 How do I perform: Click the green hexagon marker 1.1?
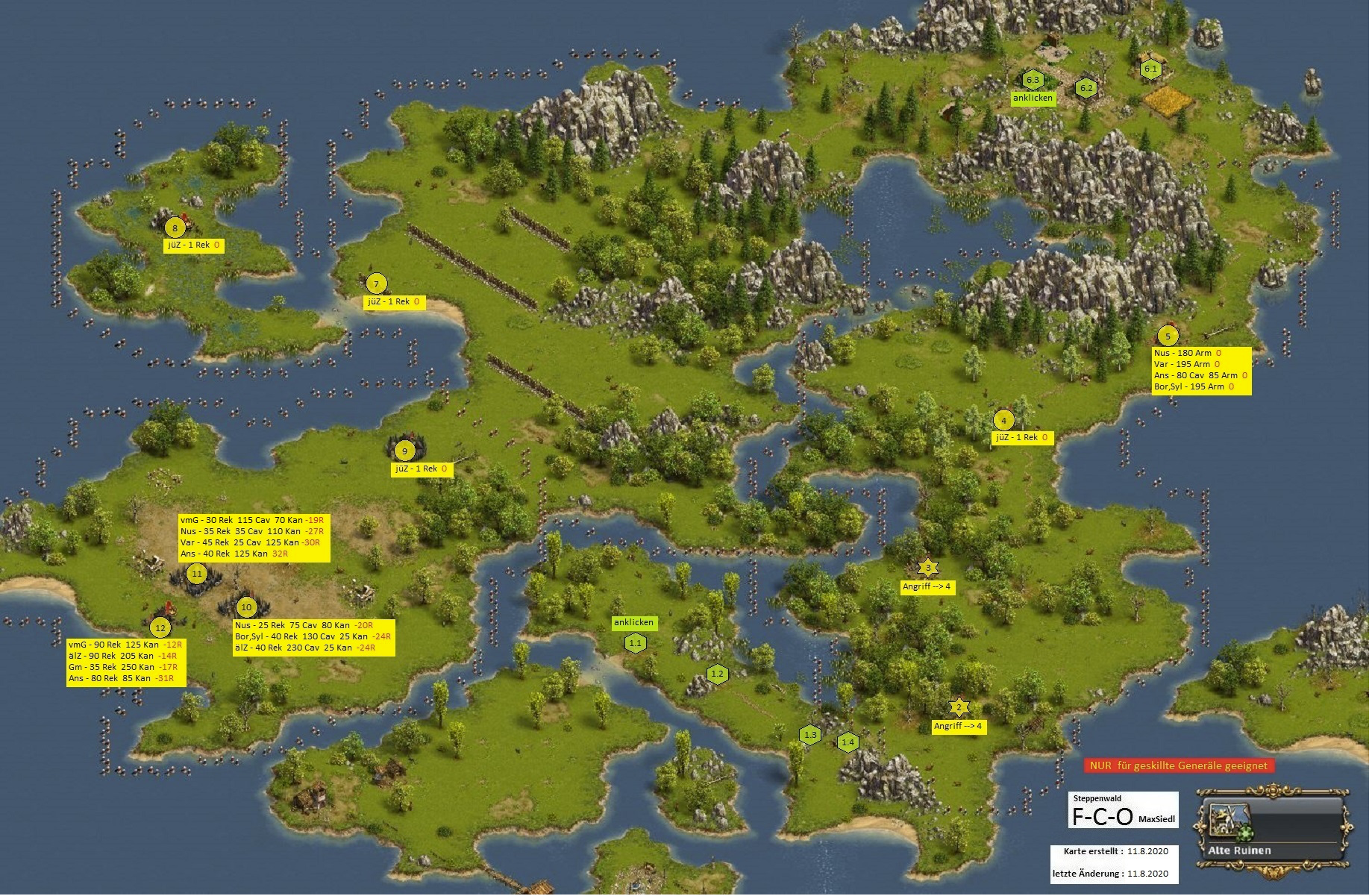point(635,643)
